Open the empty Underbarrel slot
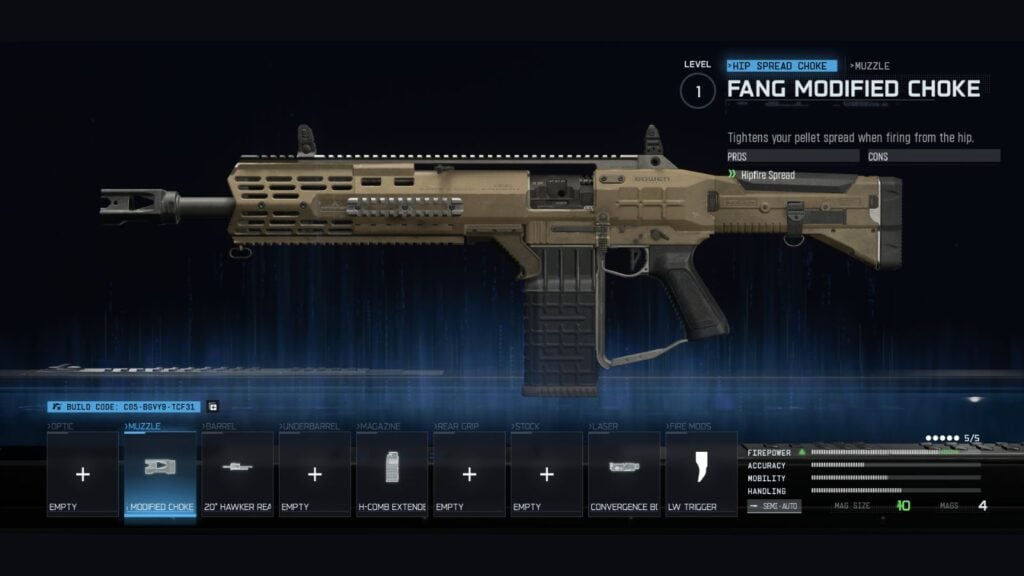The width and height of the screenshot is (1024, 576). click(x=315, y=474)
